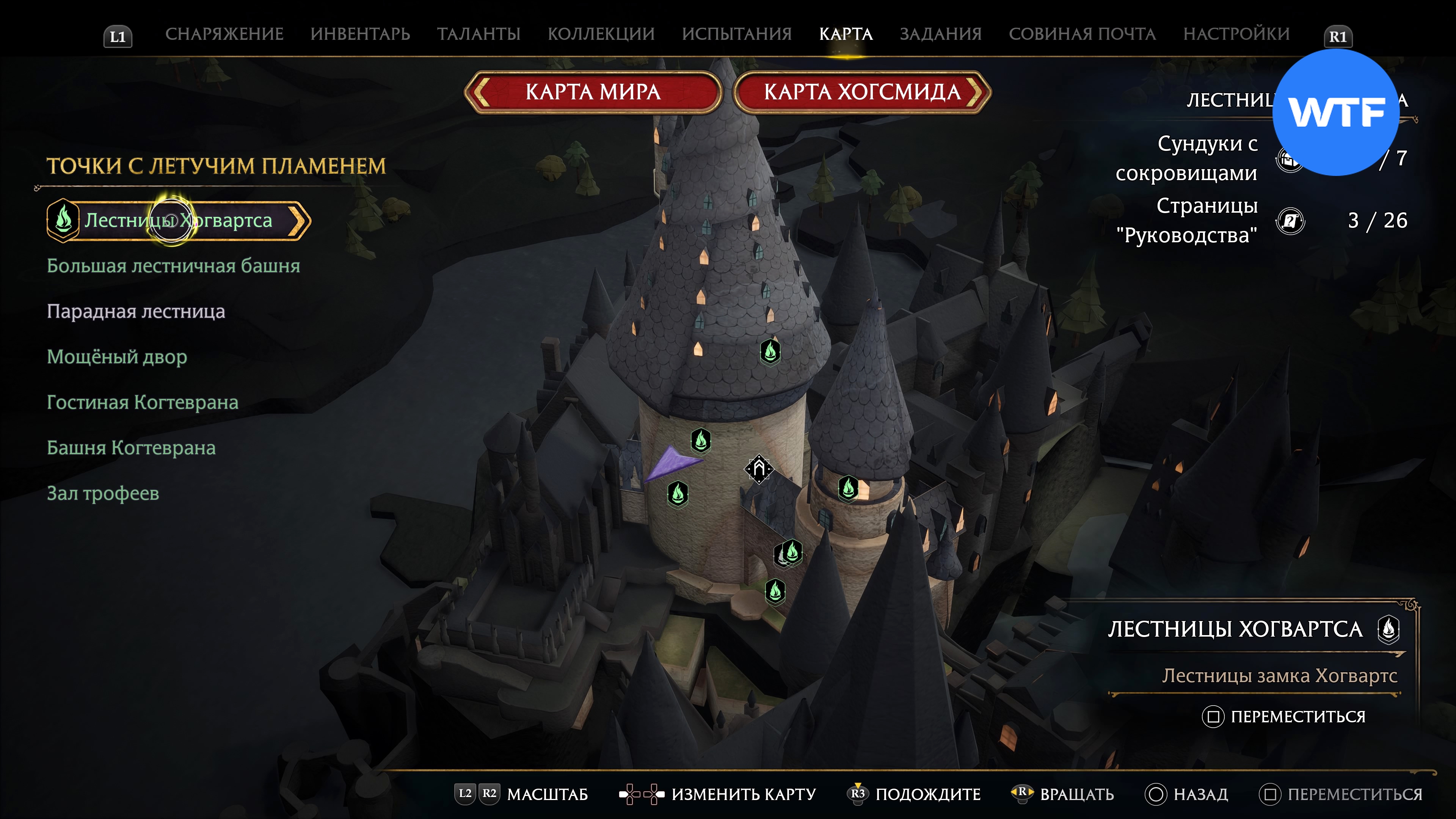1456x819 pixels.
Task: Go to the Коллекции tab
Action: coord(601,34)
